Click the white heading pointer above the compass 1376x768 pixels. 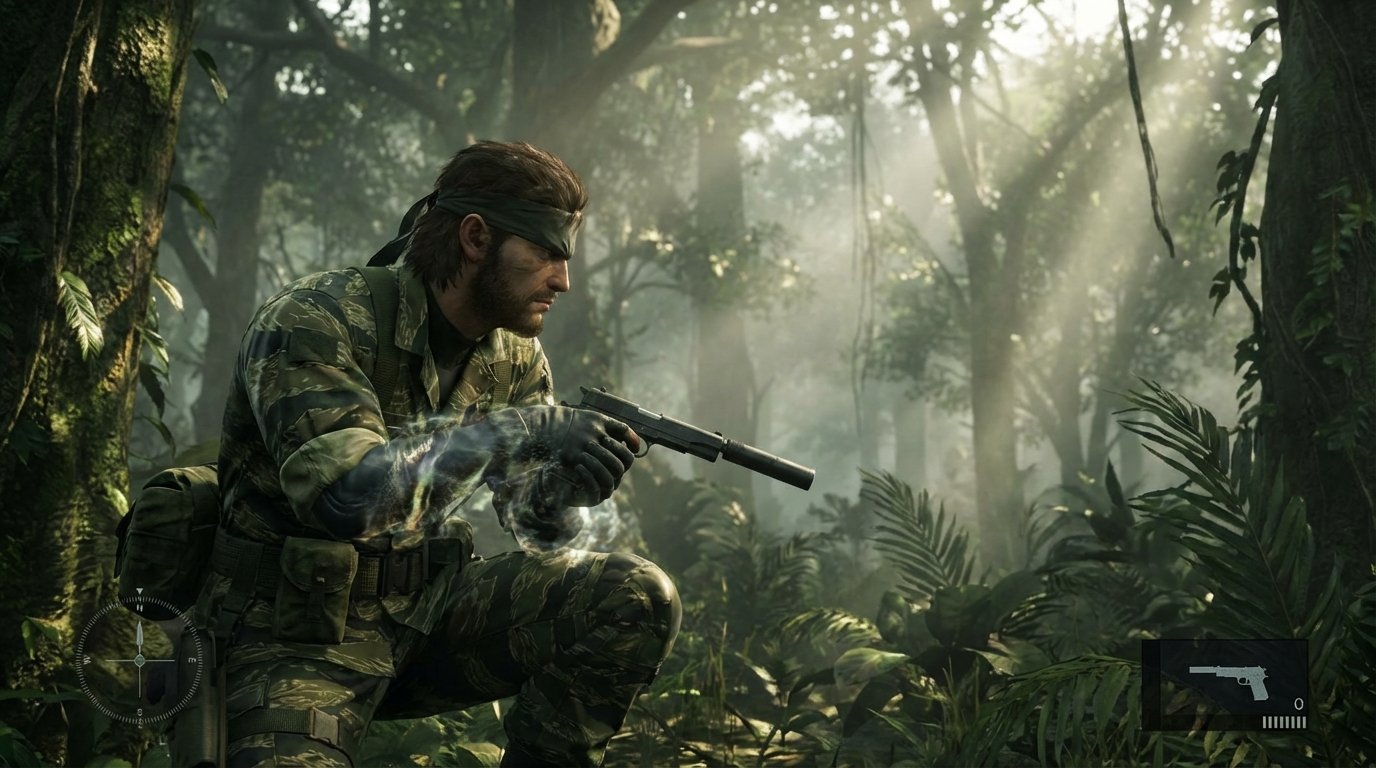pyautogui.click(x=140, y=592)
